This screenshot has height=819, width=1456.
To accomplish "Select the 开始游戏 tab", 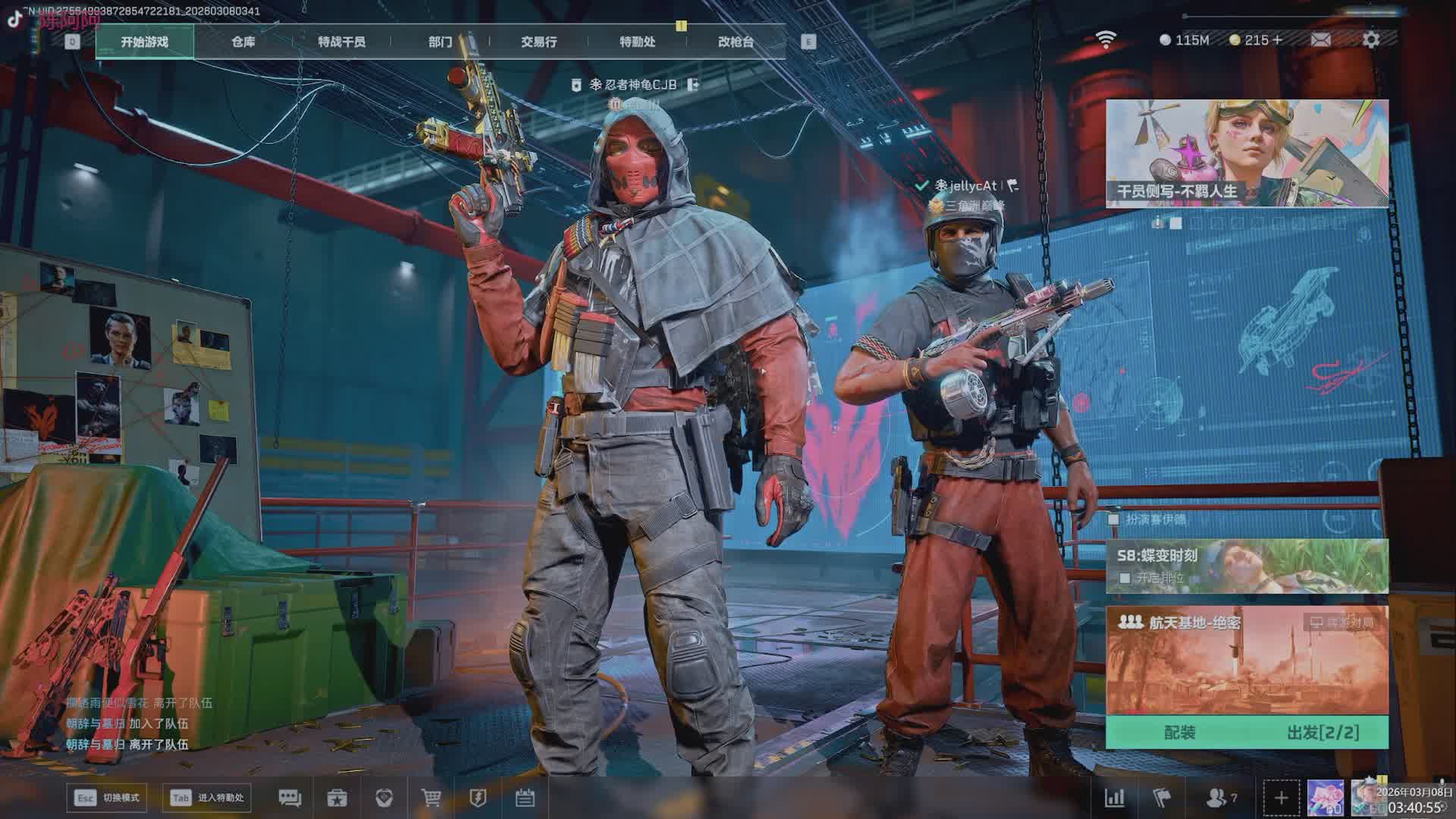I will click(x=145, y=42).
